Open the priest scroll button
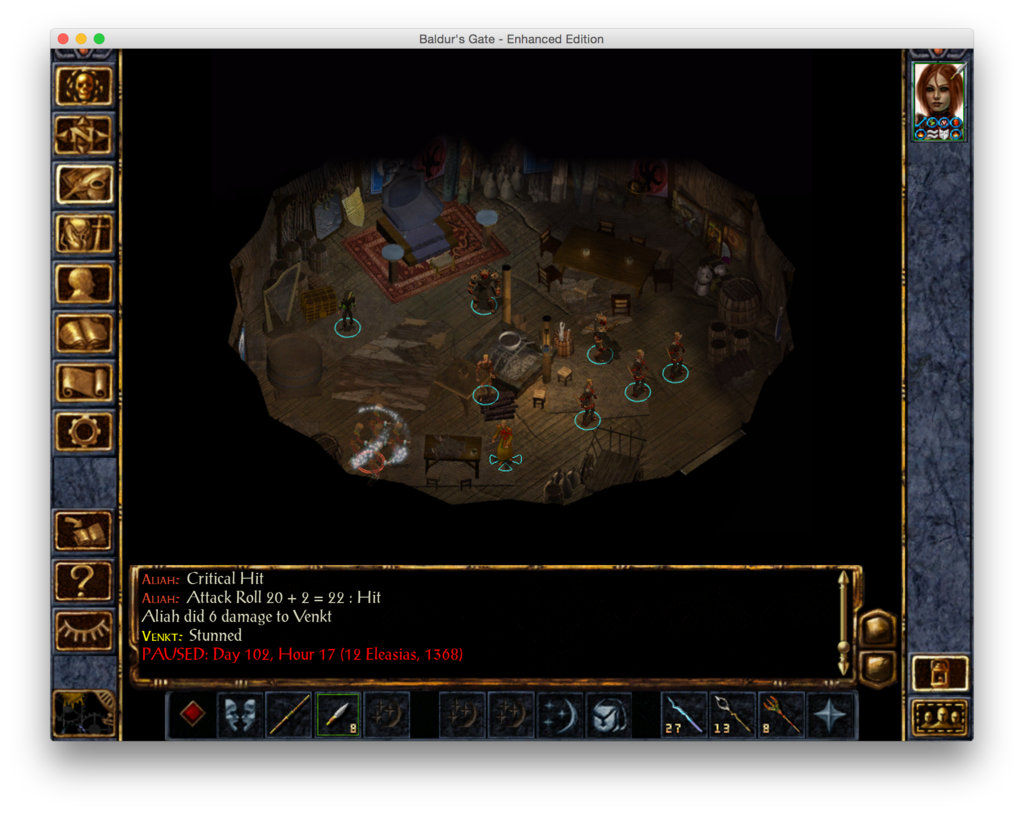Screen dimensions: 1024x813 [x=84, y=382]
